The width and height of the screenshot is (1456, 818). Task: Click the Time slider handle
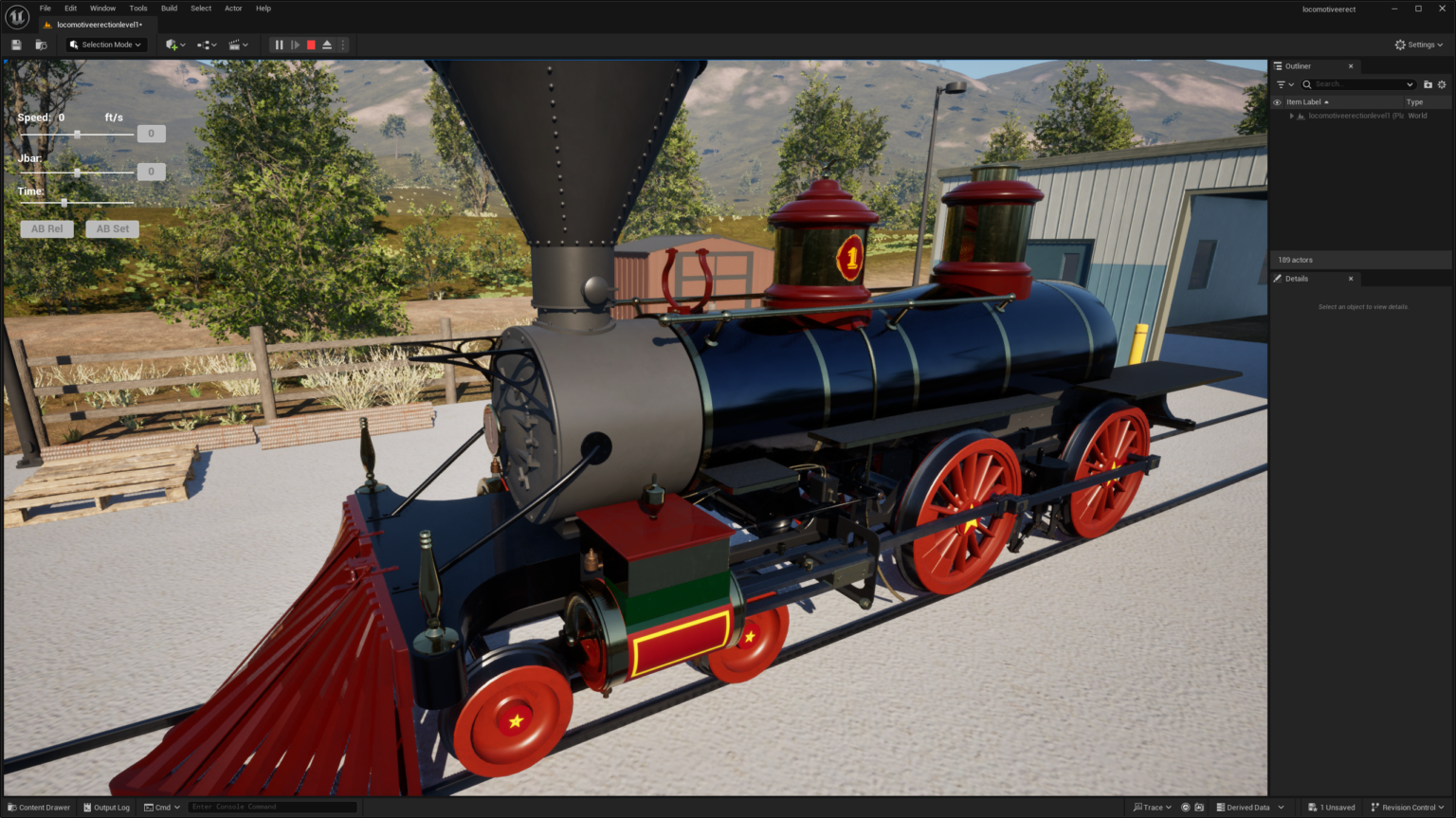pyautogui.click(x=64, y=203)
